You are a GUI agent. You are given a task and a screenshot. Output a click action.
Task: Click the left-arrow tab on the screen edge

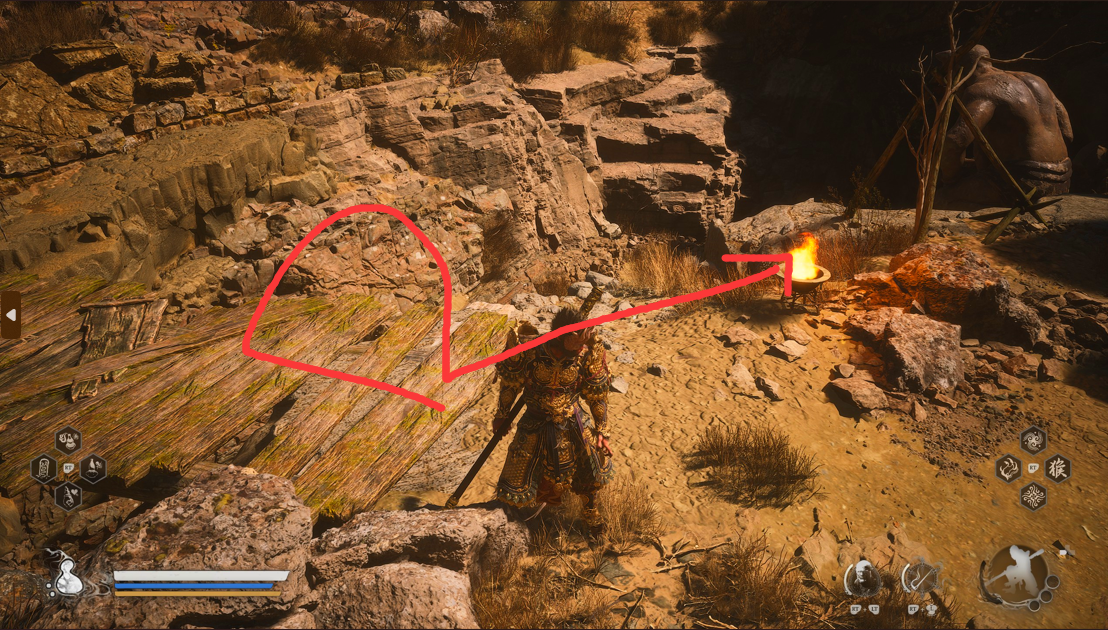pyautogui.click(x=10, y=315)
